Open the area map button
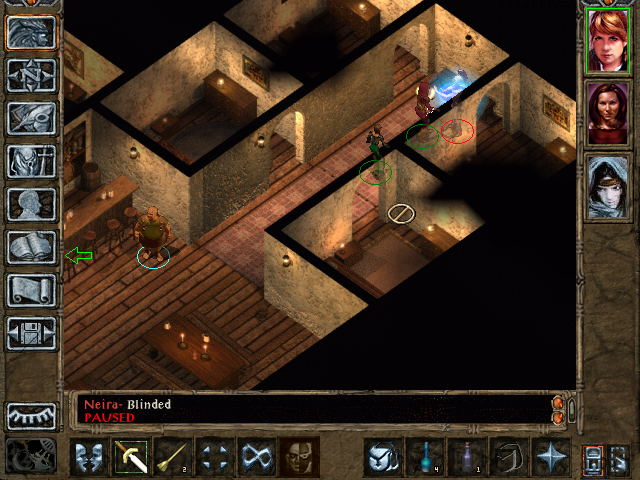This screenshot has width=640, height=480. [32, 75]
